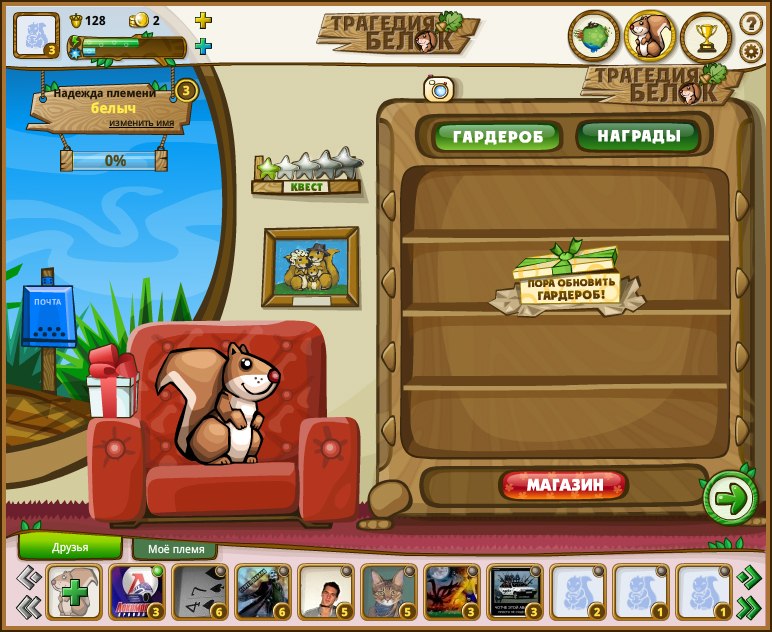The width and height of the screenshot is (772, 632).
Task: Click the teal plus next to energy bar
Action: coord(203,46)
